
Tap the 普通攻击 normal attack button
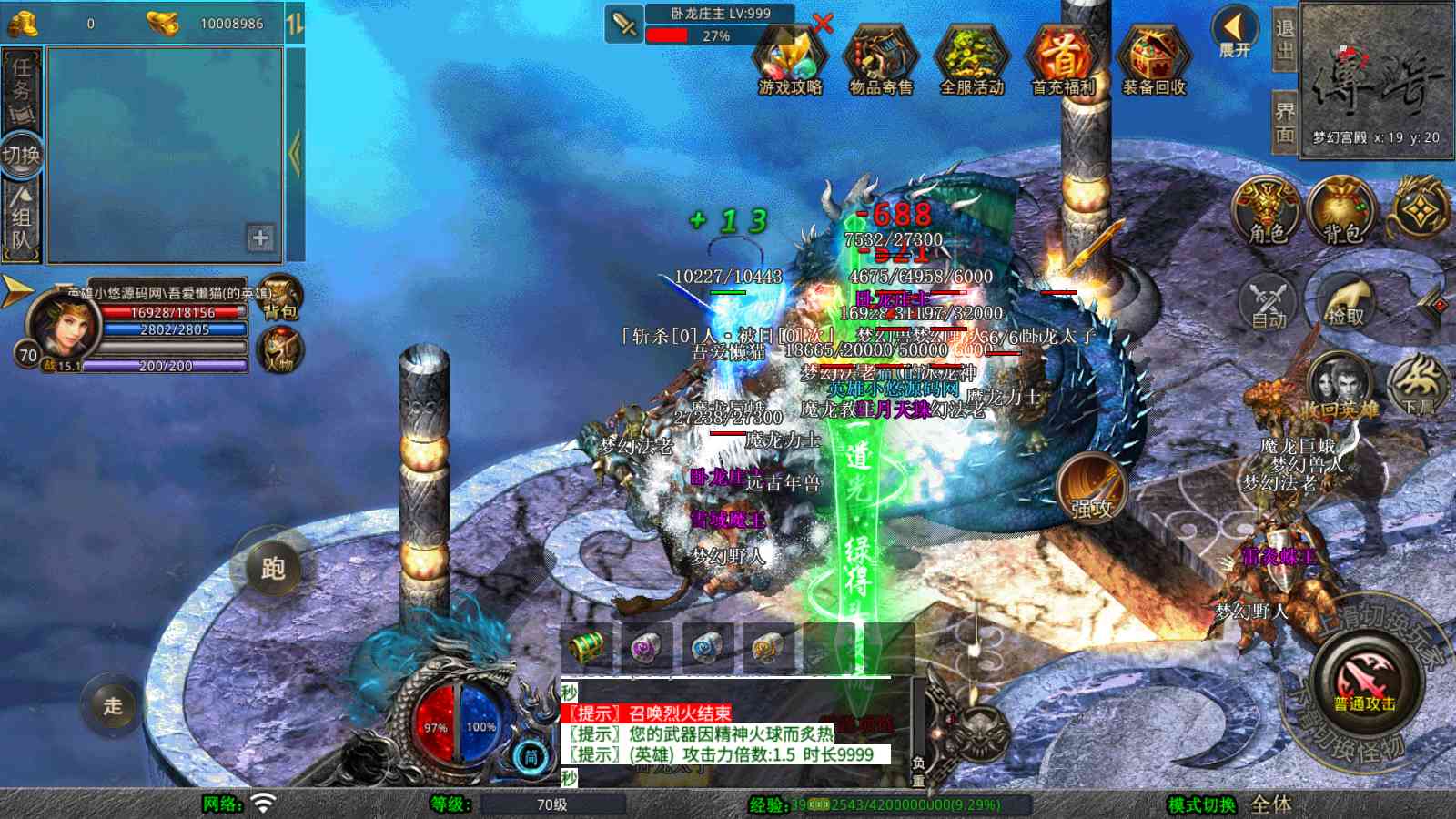click(x=1364, y=684)
